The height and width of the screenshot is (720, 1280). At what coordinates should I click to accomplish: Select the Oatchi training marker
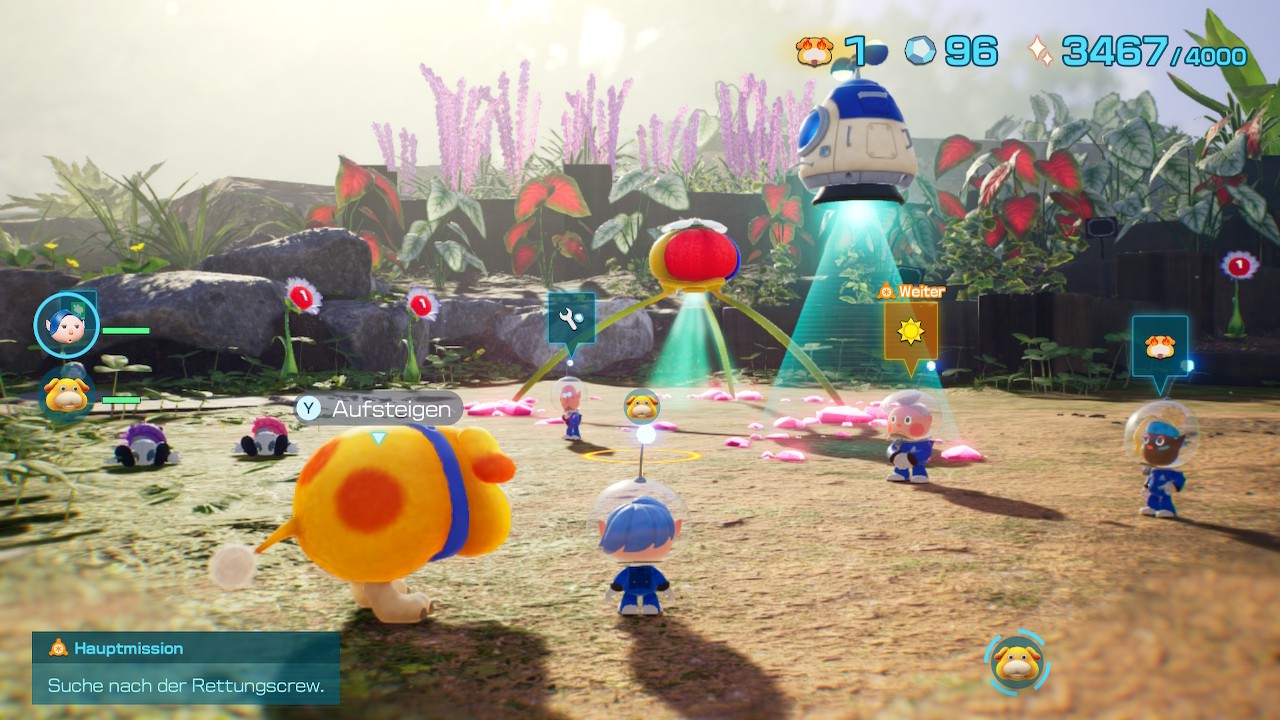(x=1160, y=347)
